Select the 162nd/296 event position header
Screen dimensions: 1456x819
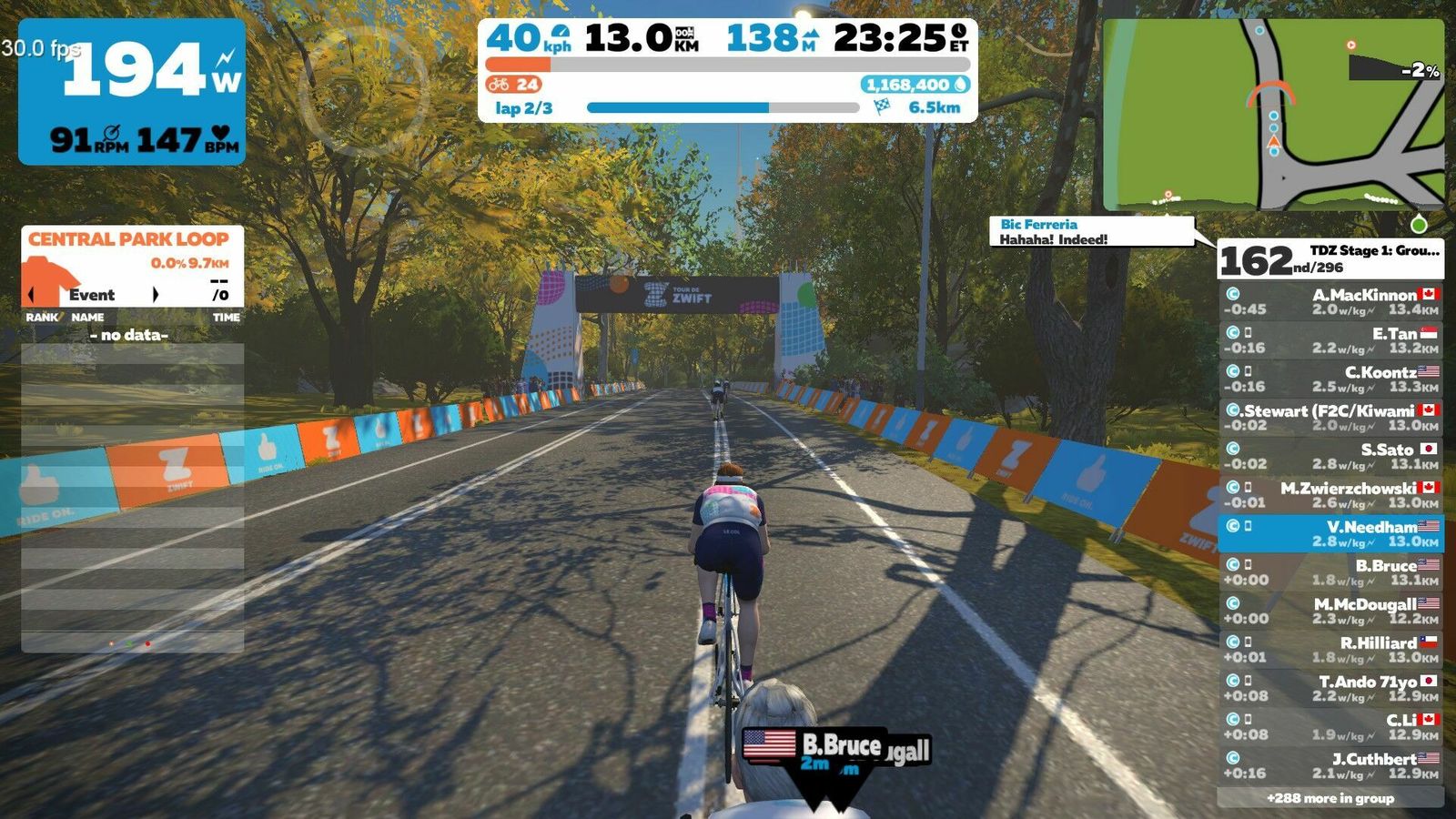click(x=1329, y=259)
